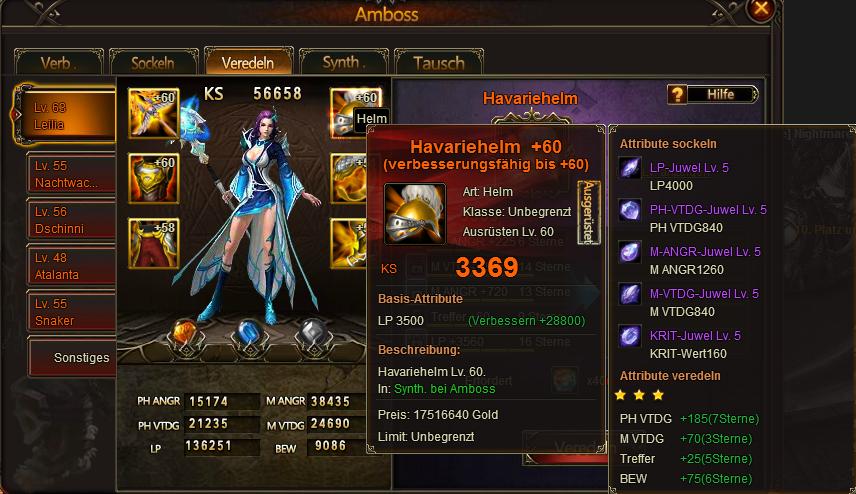Open the Hilfe help button
The image size is (856, 494).
tap(712, 95)
